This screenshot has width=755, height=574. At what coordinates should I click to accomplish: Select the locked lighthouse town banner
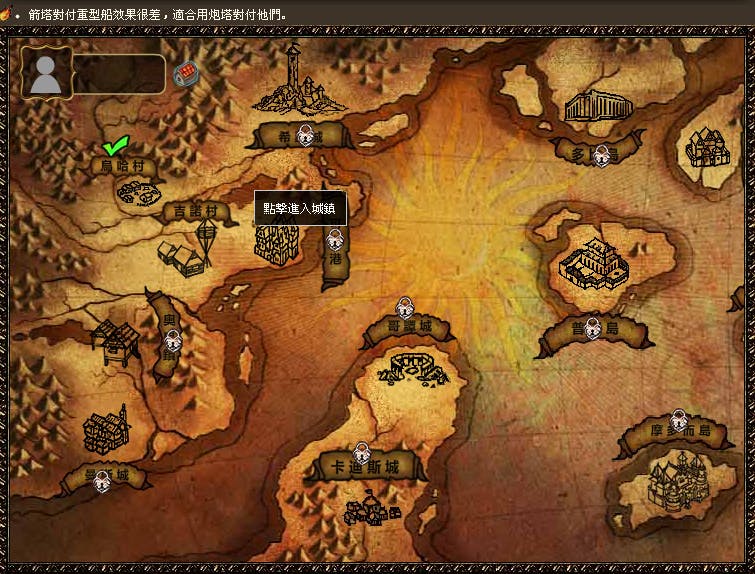304,135
